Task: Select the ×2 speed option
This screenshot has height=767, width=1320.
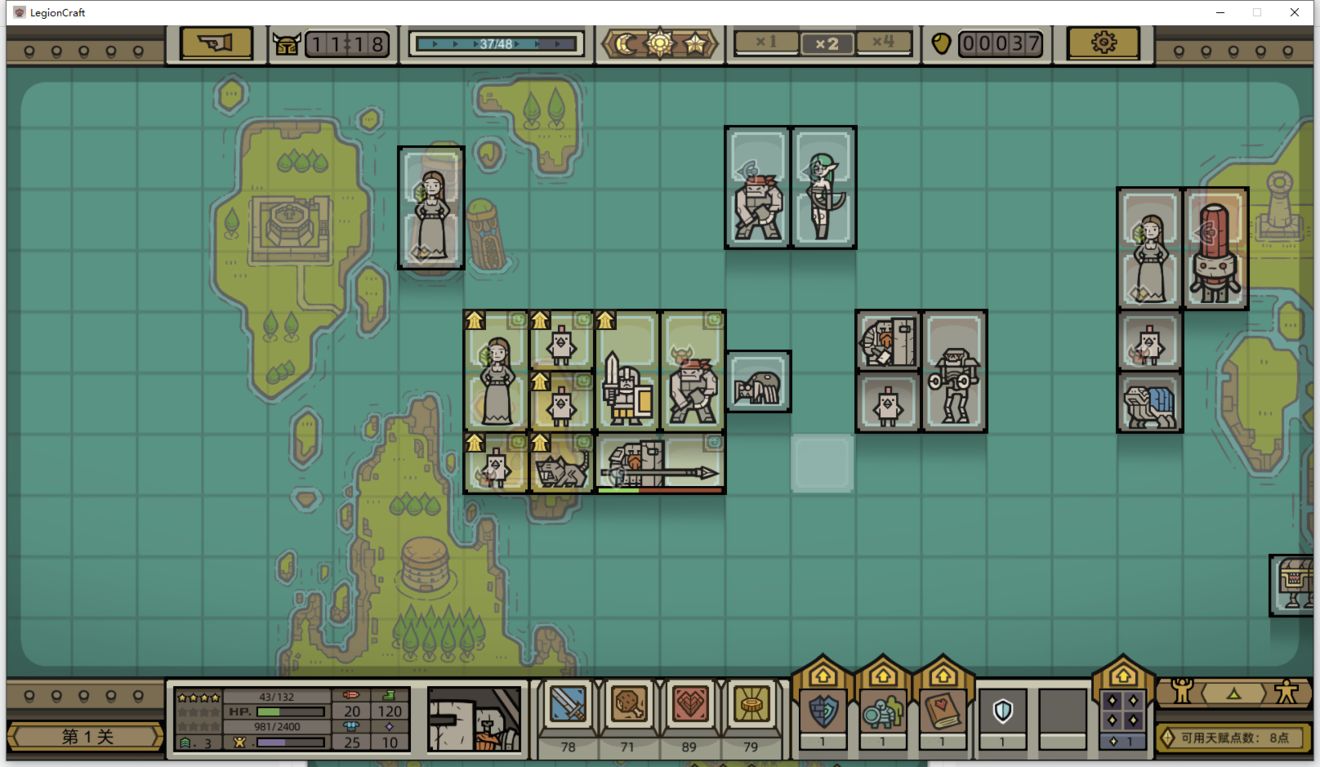Action: coord(826,43)
